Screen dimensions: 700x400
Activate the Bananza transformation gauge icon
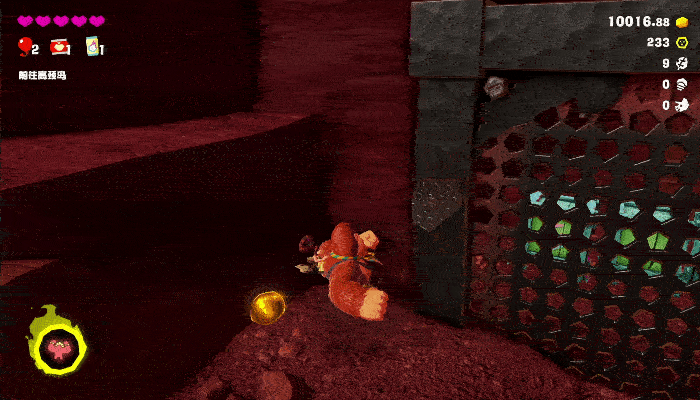tap(58, 349)
